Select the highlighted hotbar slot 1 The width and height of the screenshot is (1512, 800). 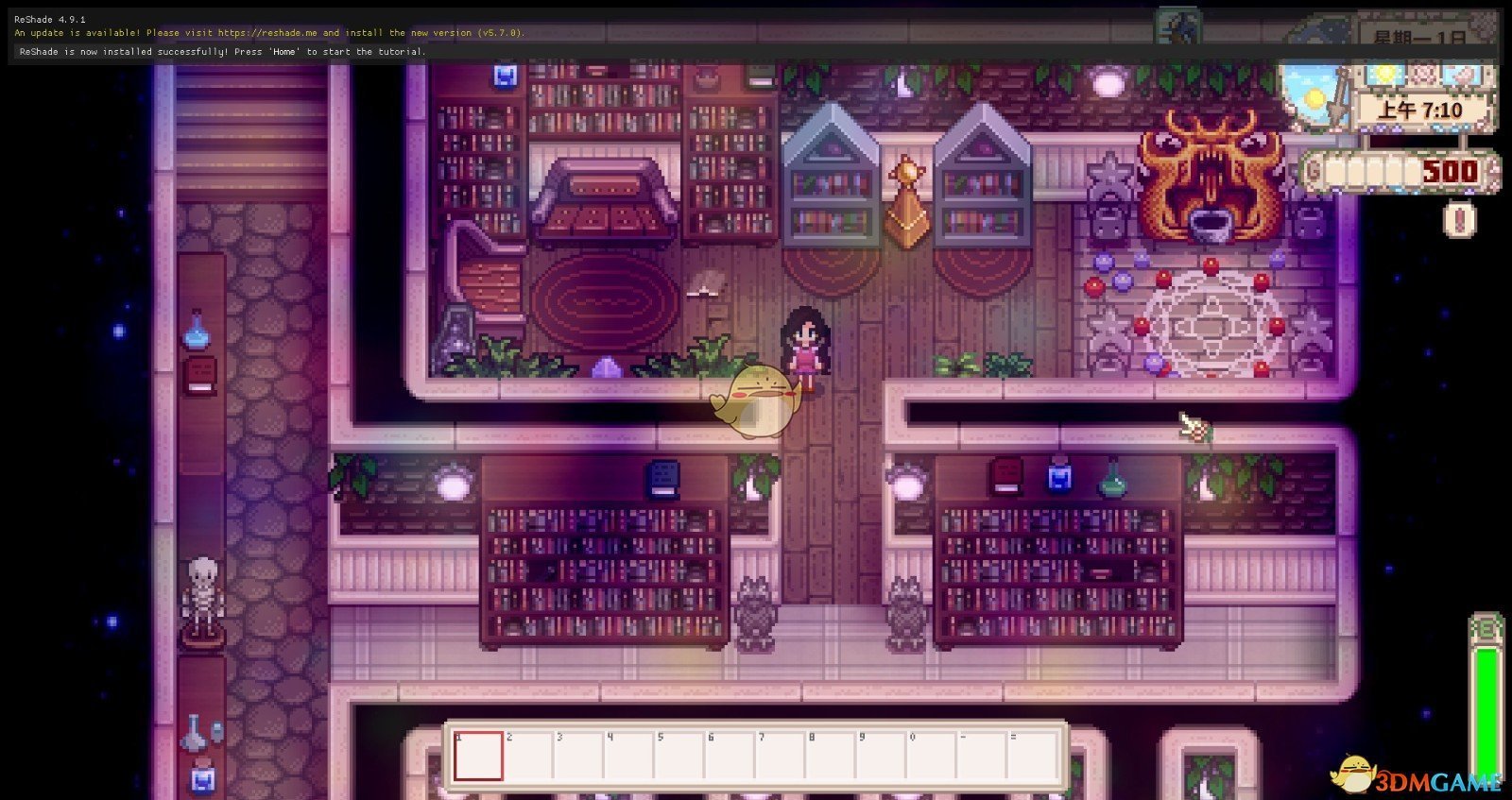point(477,756)
